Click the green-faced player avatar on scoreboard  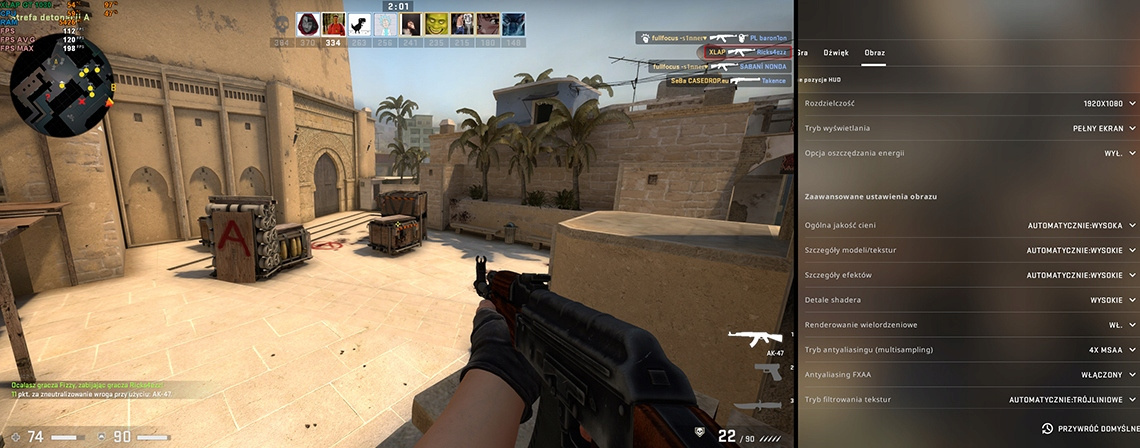(436, 24)
